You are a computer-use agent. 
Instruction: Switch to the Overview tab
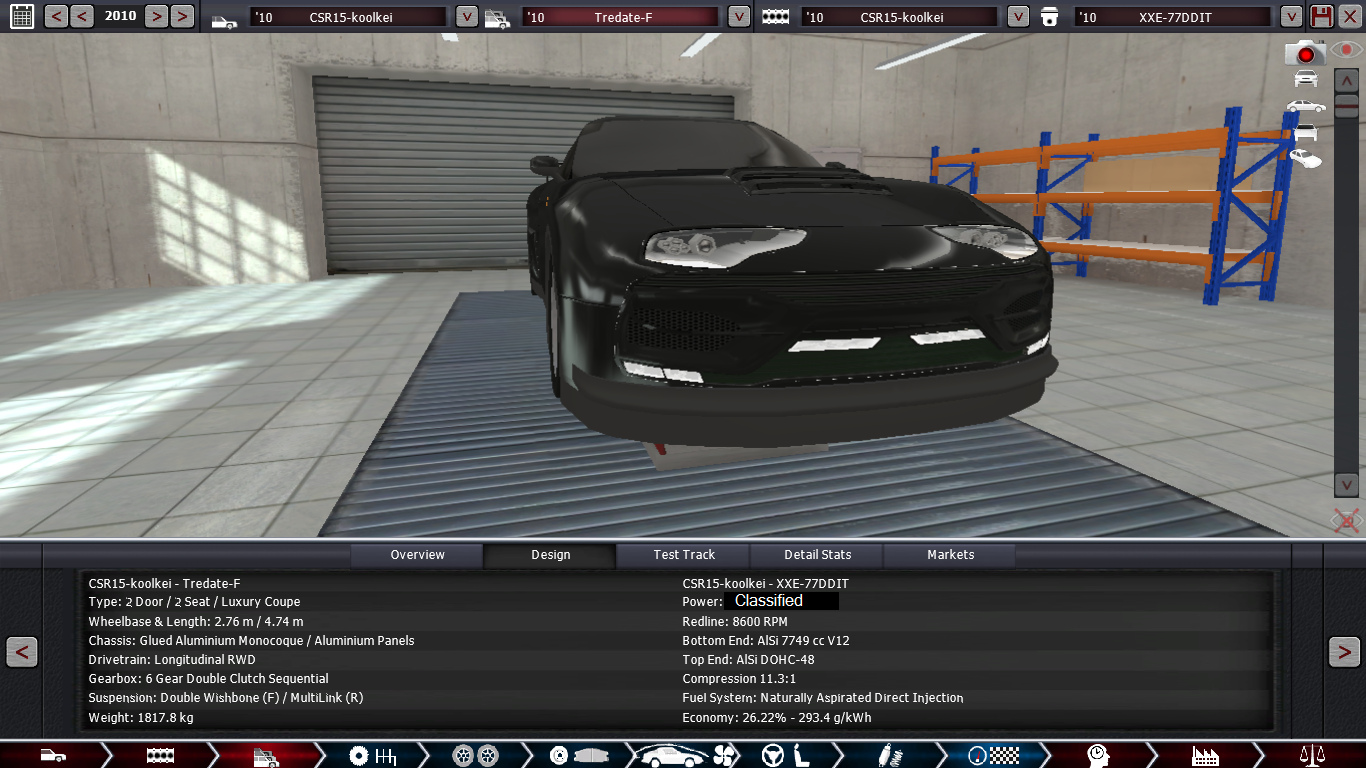(417, 555)
